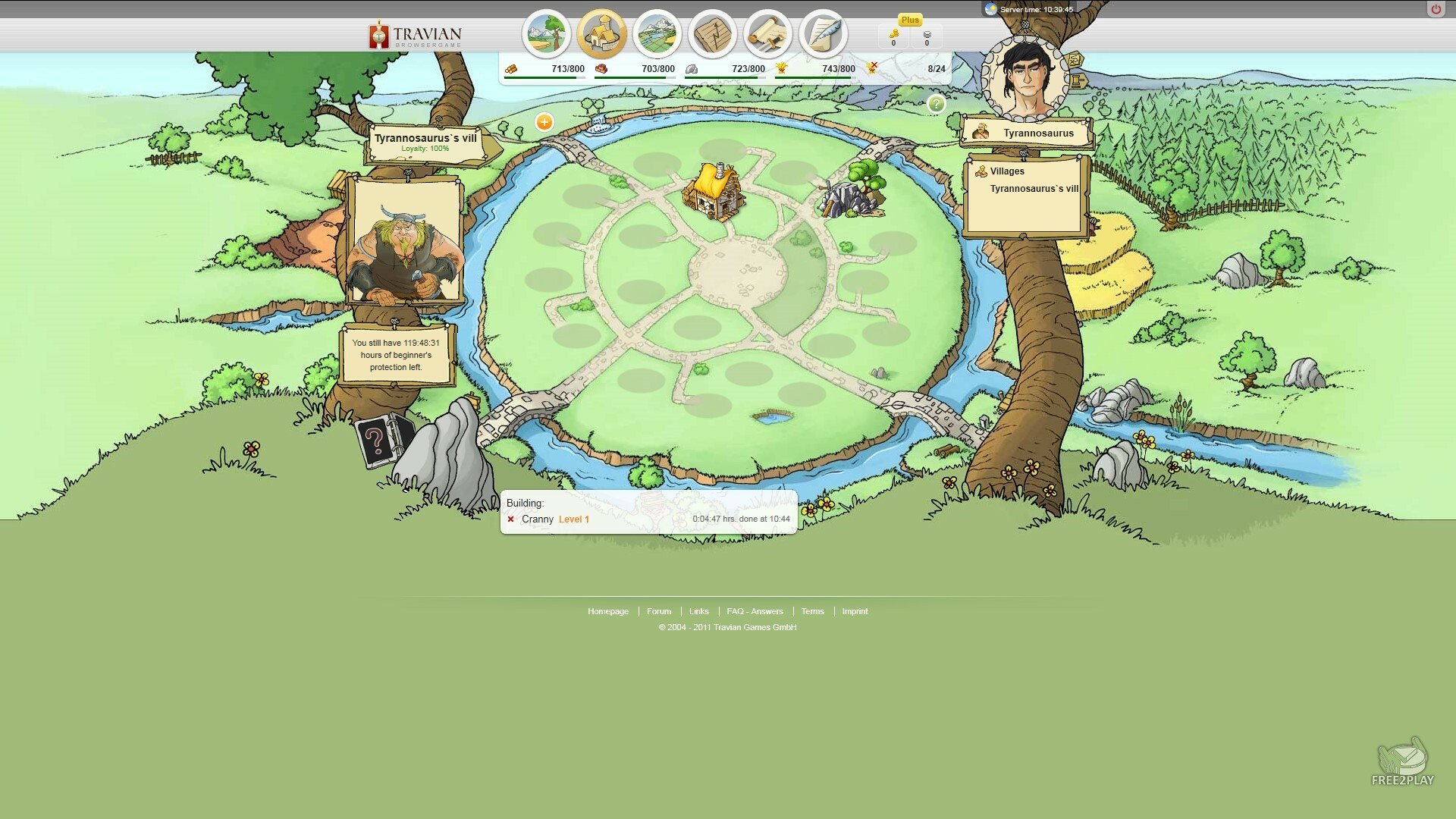Image resolution: width=1456 pixels, height=819 pixels.
Task: Click the red logout power button
Action: pos(1436,9)
